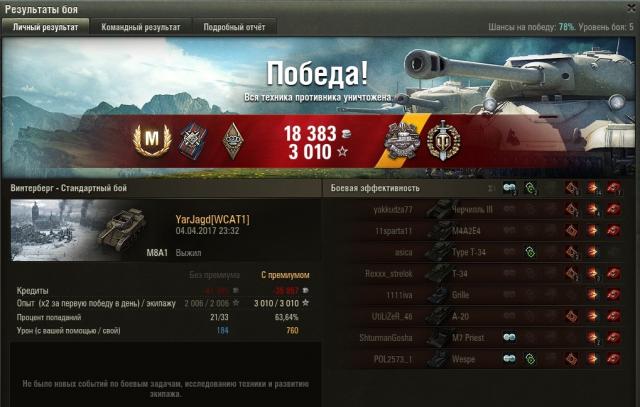Close the battle results window
Image resolution: width=640 pixels, height=407 pixels.
[x=630, y=8]
